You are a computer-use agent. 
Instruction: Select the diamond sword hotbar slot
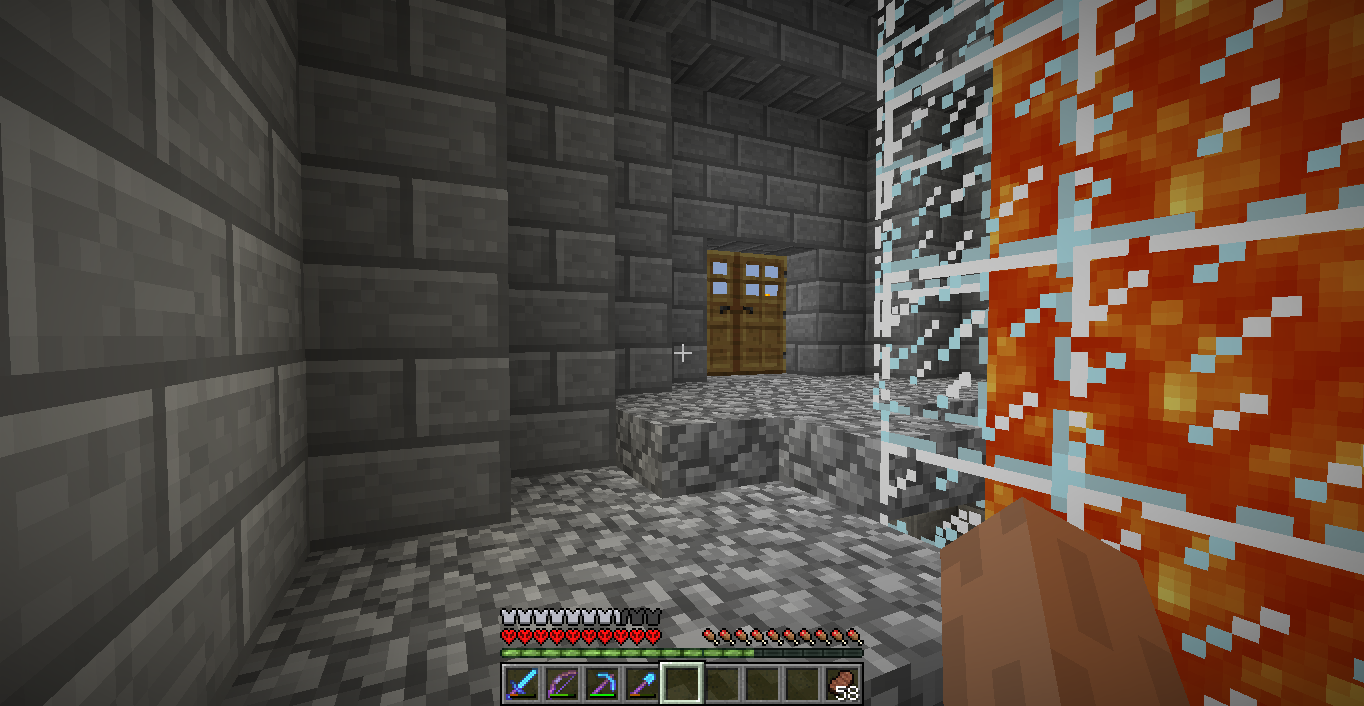tap(522, 684)
